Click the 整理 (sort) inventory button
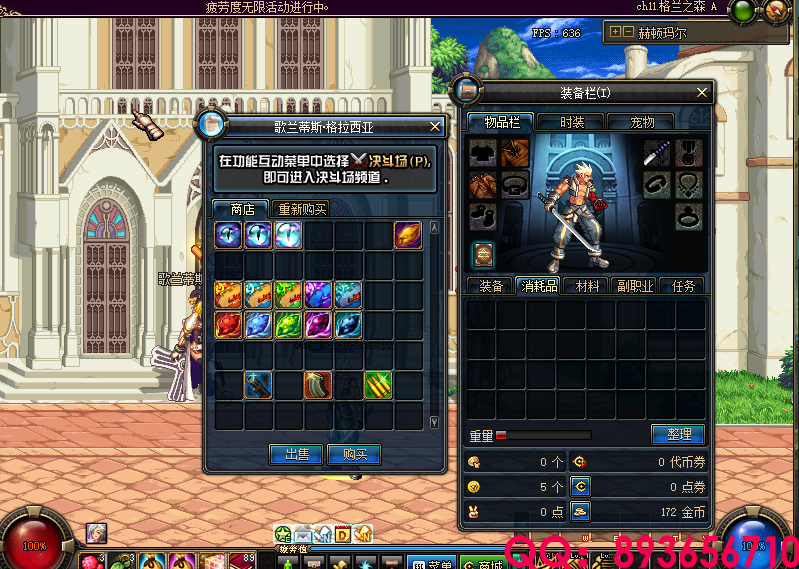The image size is (799, 569). coord(678,434)
